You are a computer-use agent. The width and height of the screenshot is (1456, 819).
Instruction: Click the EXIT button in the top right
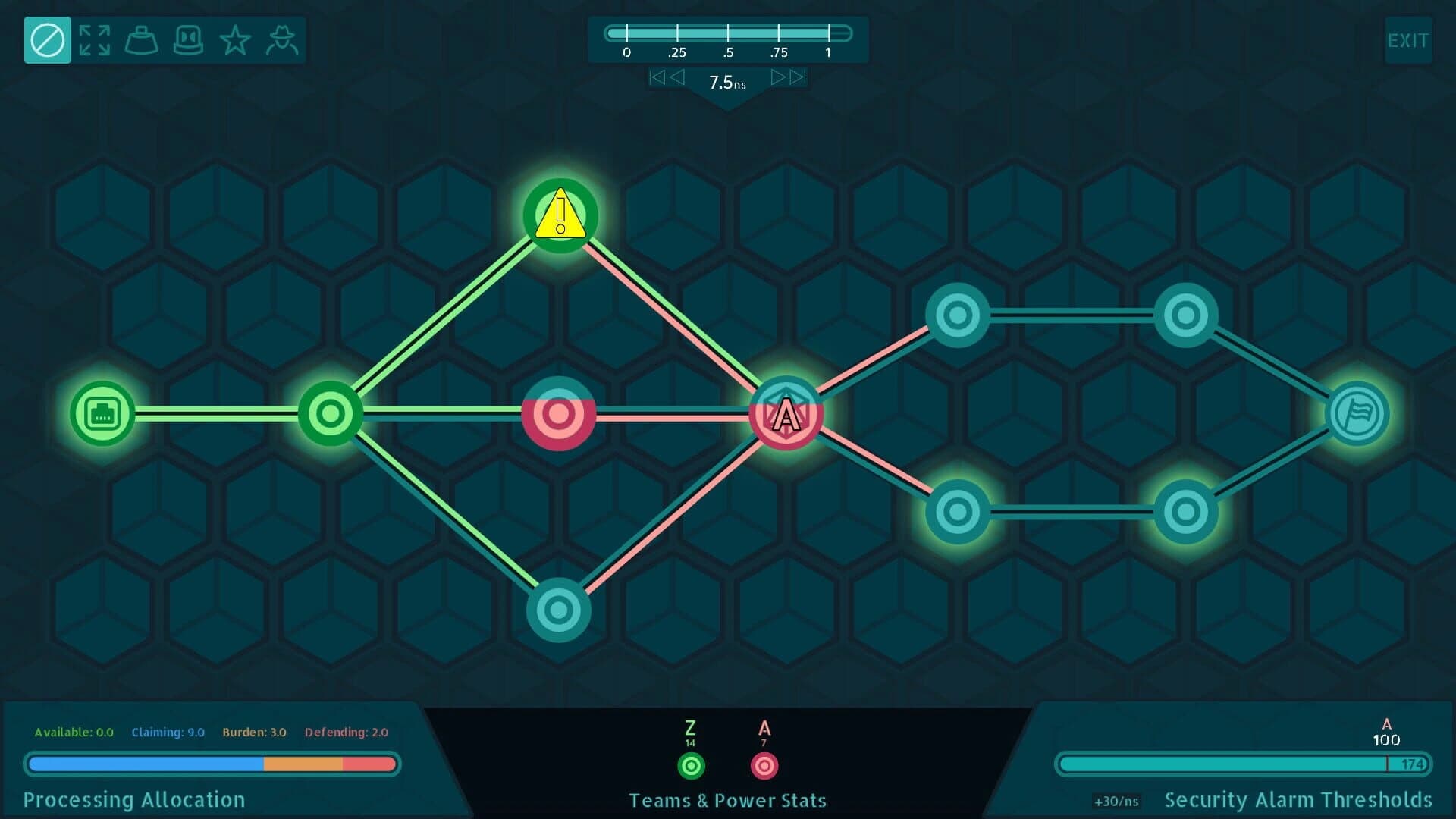point(1408,39)
